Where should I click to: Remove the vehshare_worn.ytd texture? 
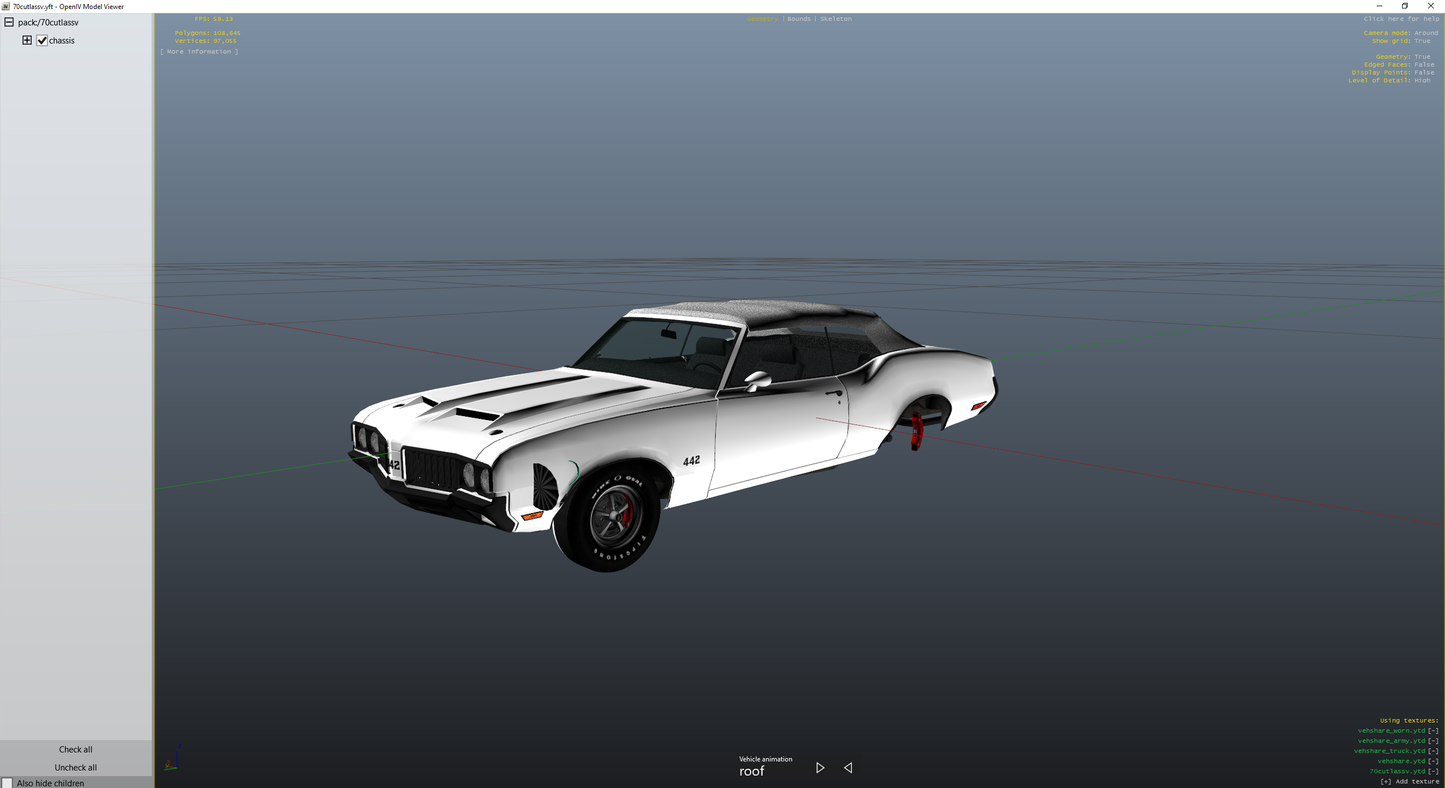click(1433, 731)
